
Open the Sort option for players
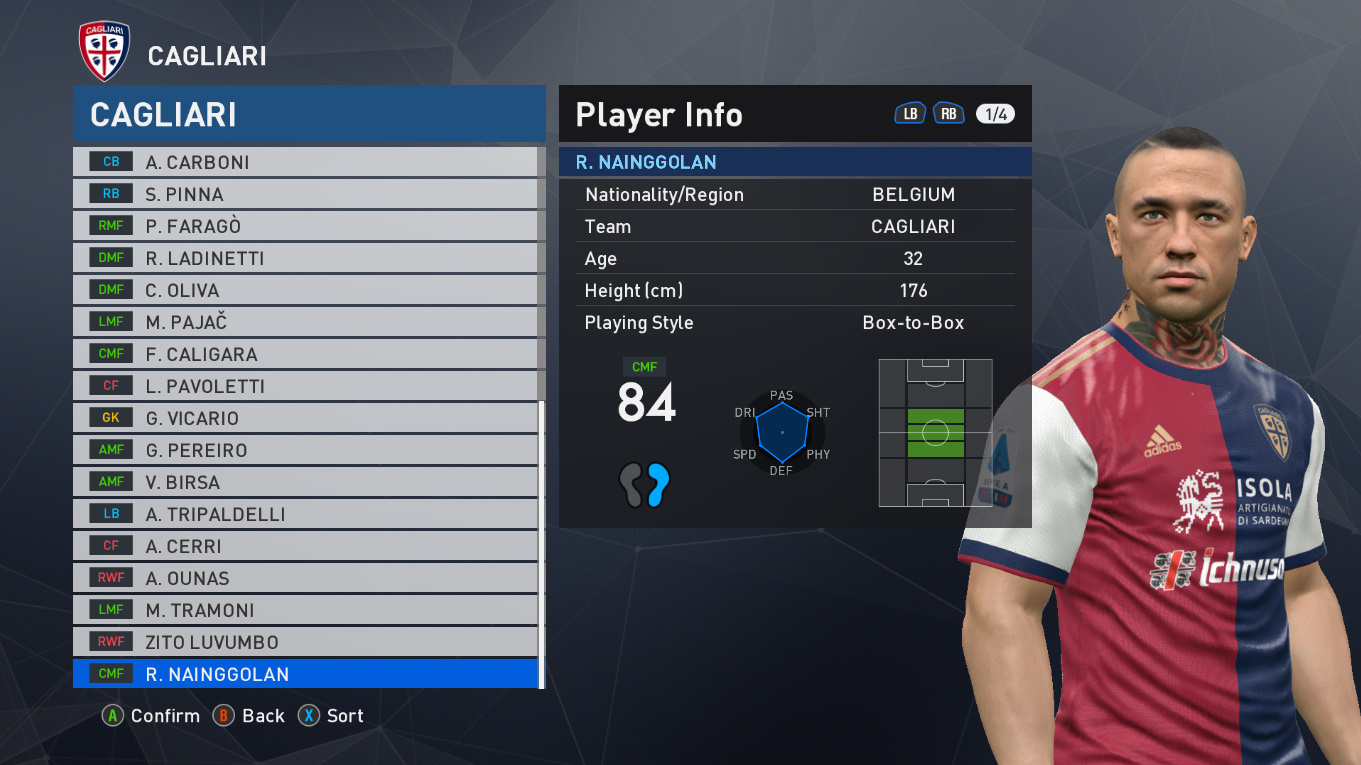tap(332, 716)
